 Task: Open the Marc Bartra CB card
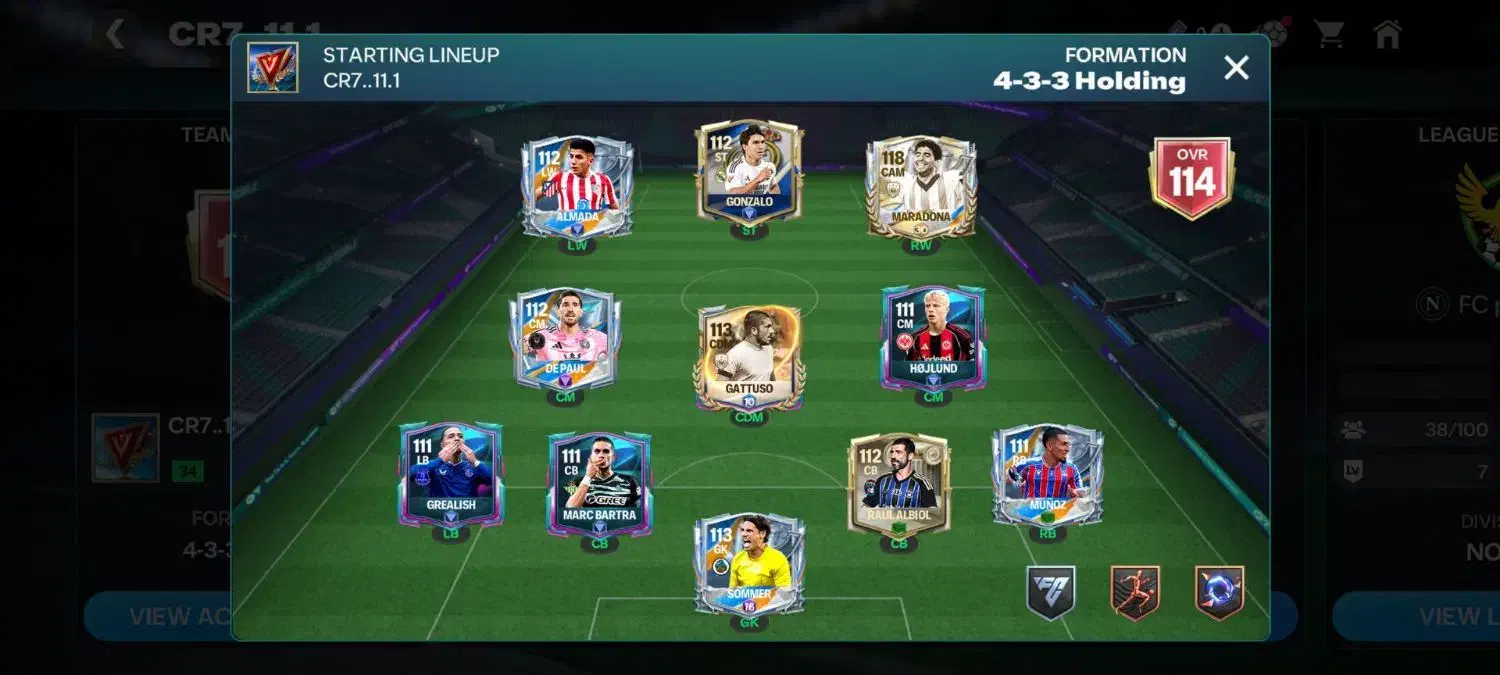[599, 484]
